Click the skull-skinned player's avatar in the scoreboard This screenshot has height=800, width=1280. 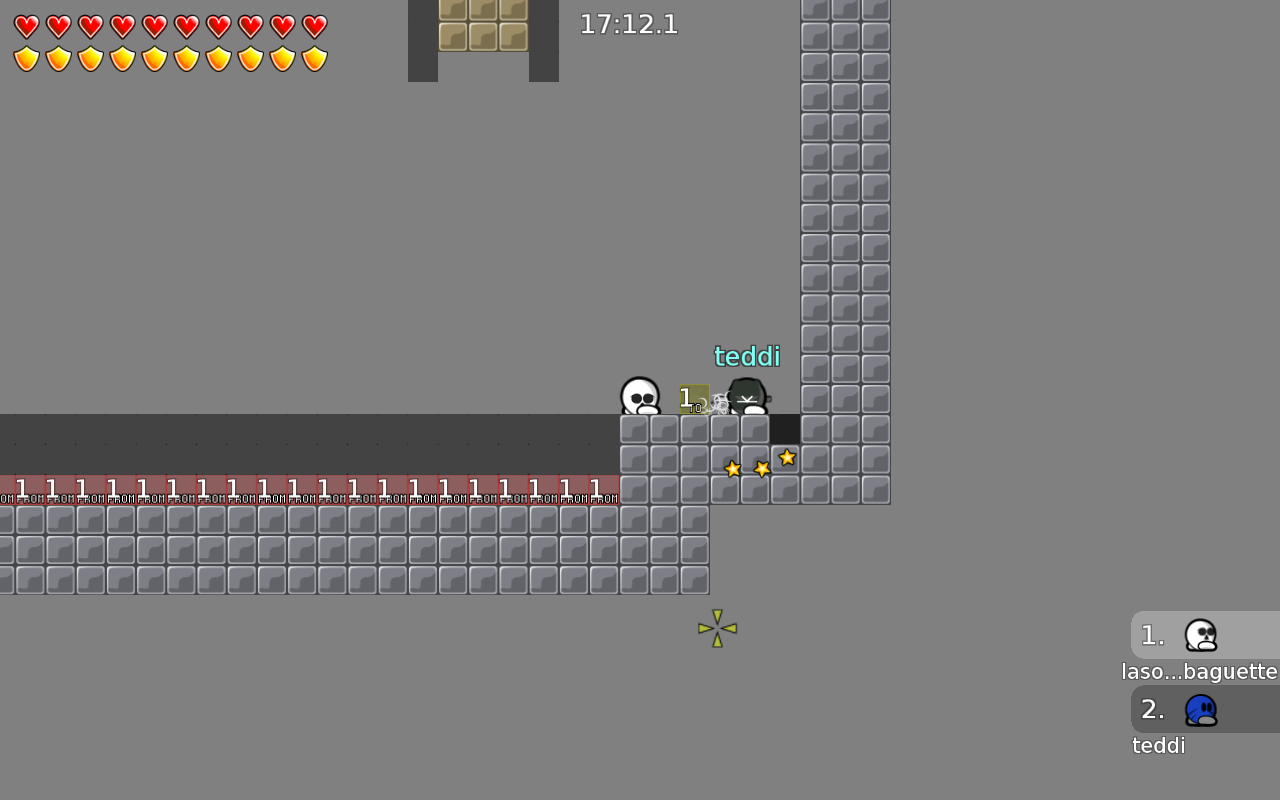(1200, 634)
